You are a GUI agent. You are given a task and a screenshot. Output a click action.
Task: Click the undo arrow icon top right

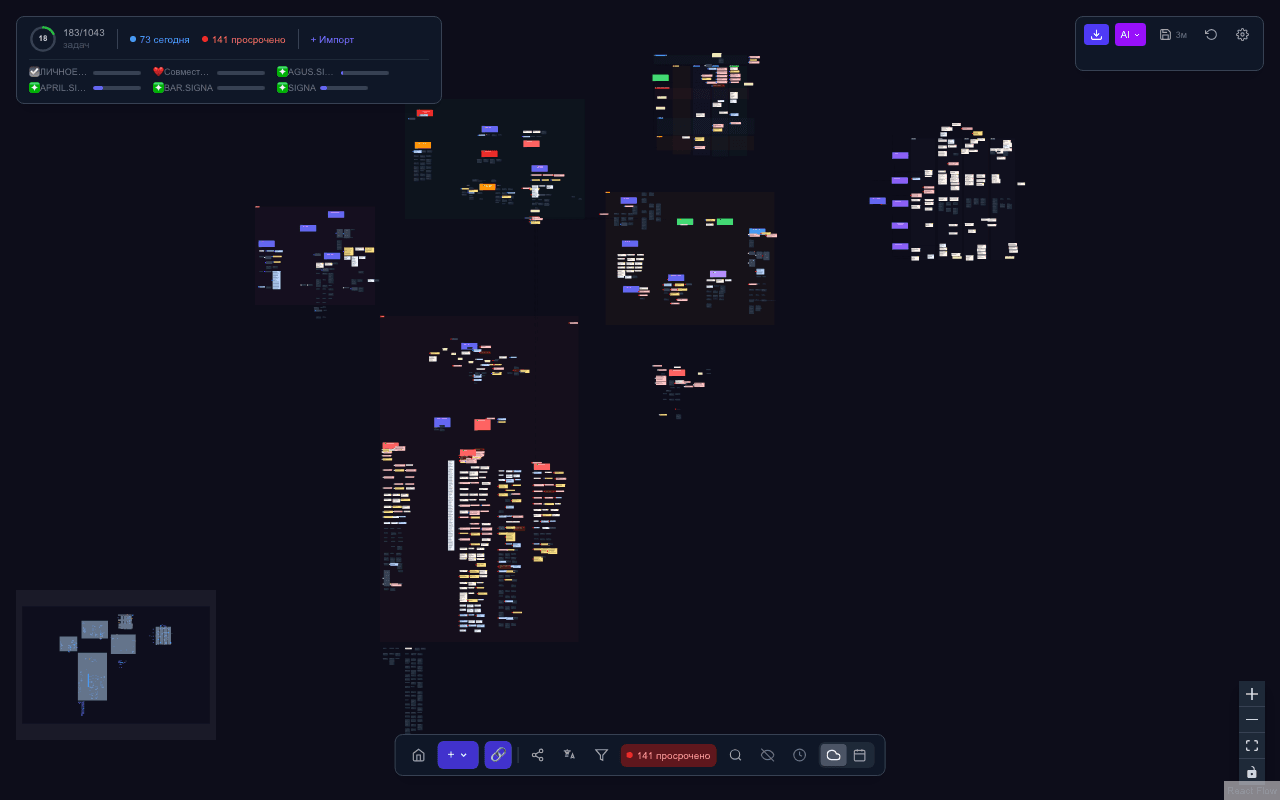click(1211, 34)
